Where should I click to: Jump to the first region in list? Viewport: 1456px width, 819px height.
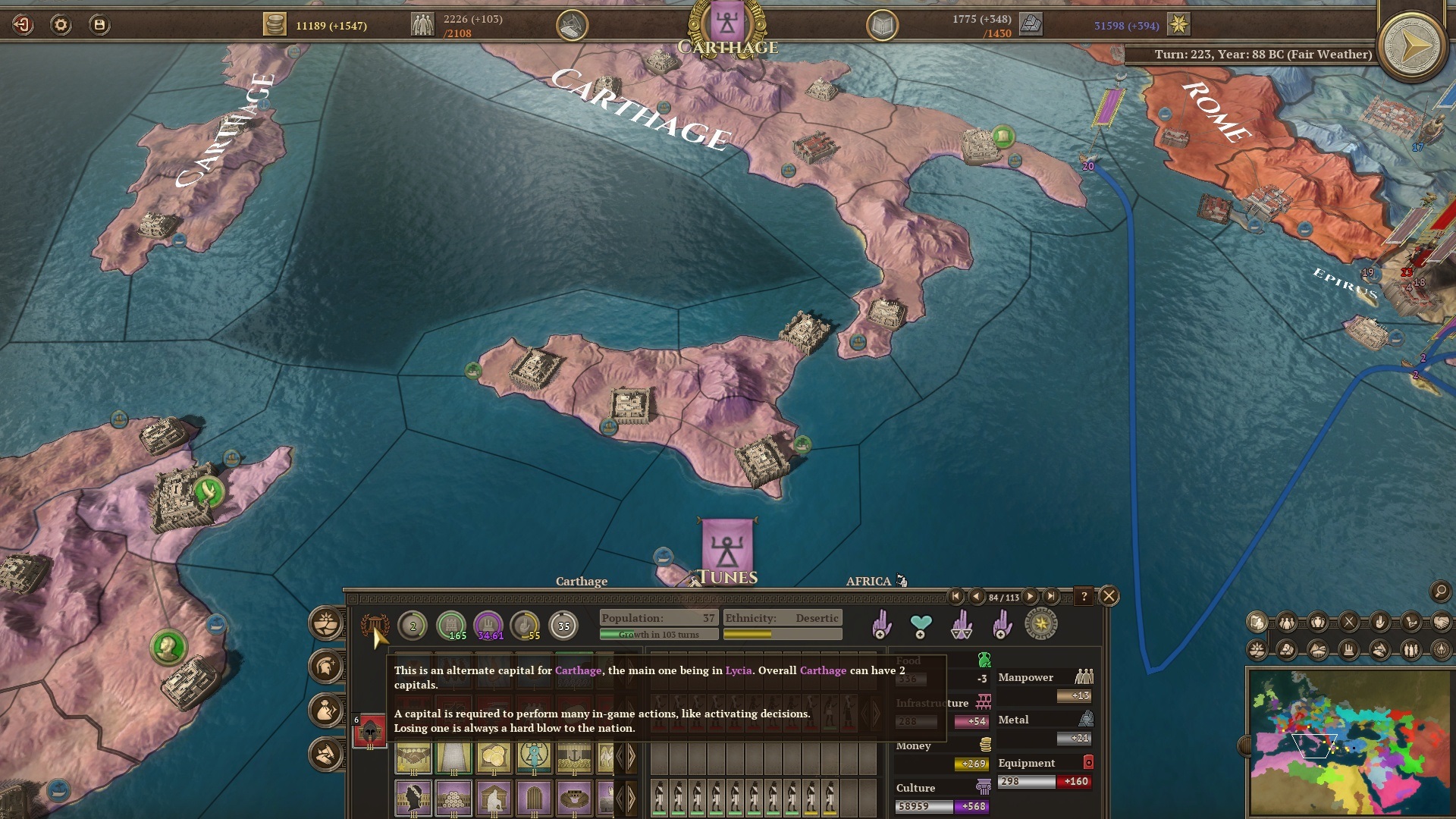(955, 597)
